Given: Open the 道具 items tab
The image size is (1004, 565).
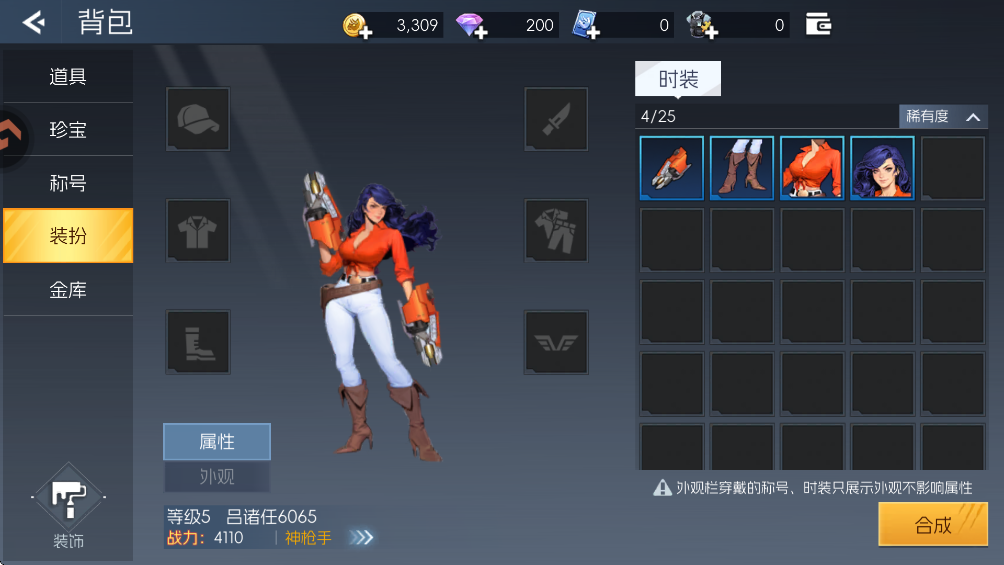Looking at the screenshot, I should coord(68,77).
